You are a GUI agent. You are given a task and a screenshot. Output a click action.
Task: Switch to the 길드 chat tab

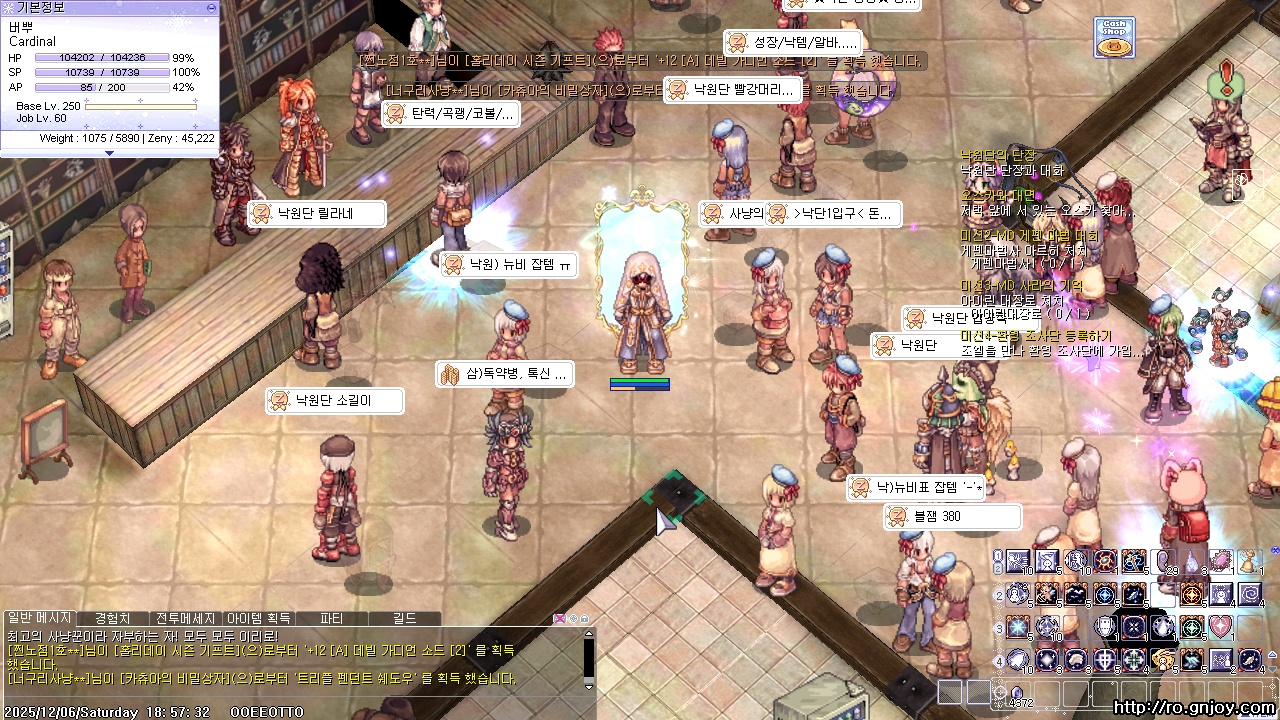[x=404, y=619]
